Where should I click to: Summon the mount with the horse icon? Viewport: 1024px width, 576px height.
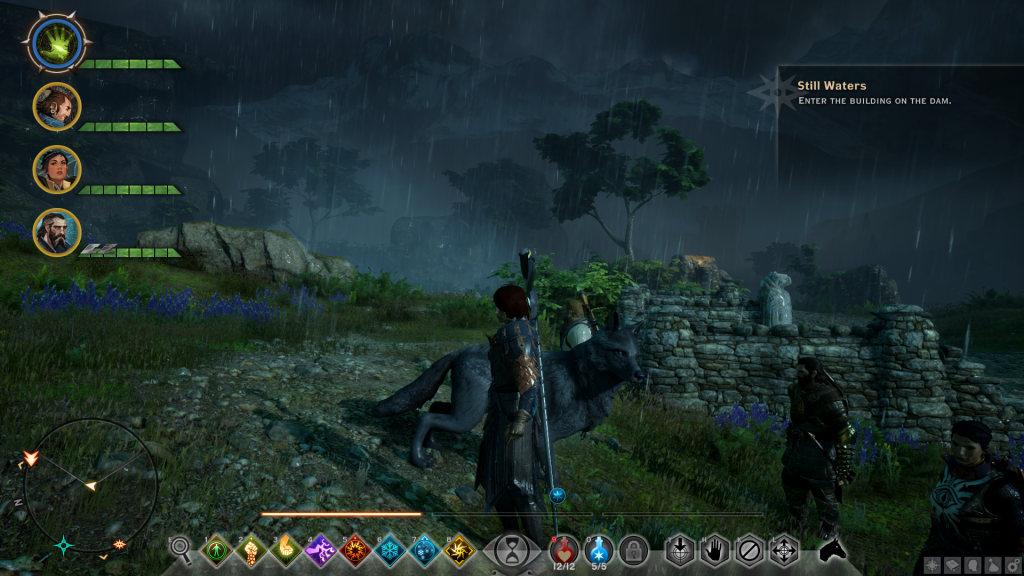[832, 549]
